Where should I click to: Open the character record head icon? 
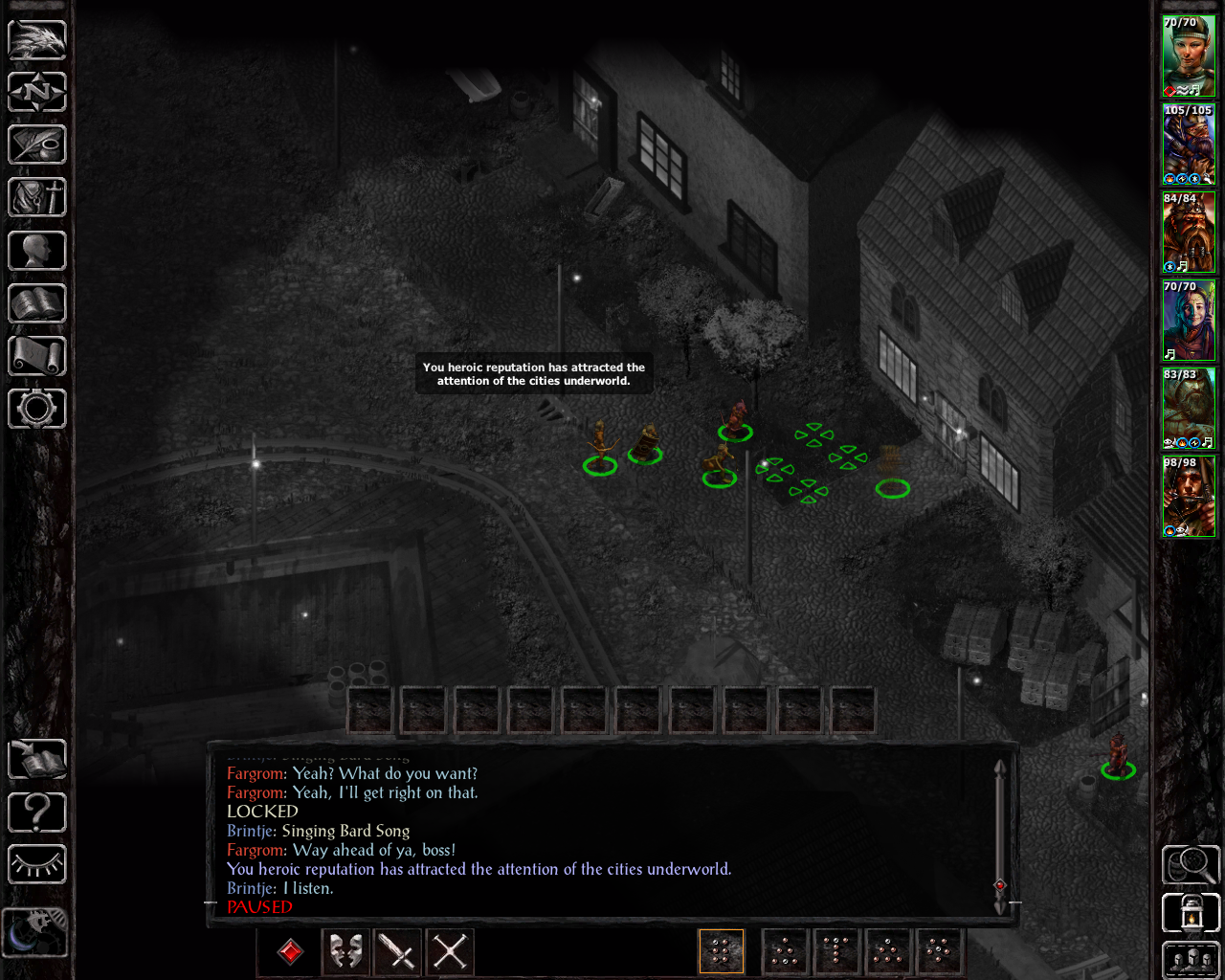click(x=37, y=251)
